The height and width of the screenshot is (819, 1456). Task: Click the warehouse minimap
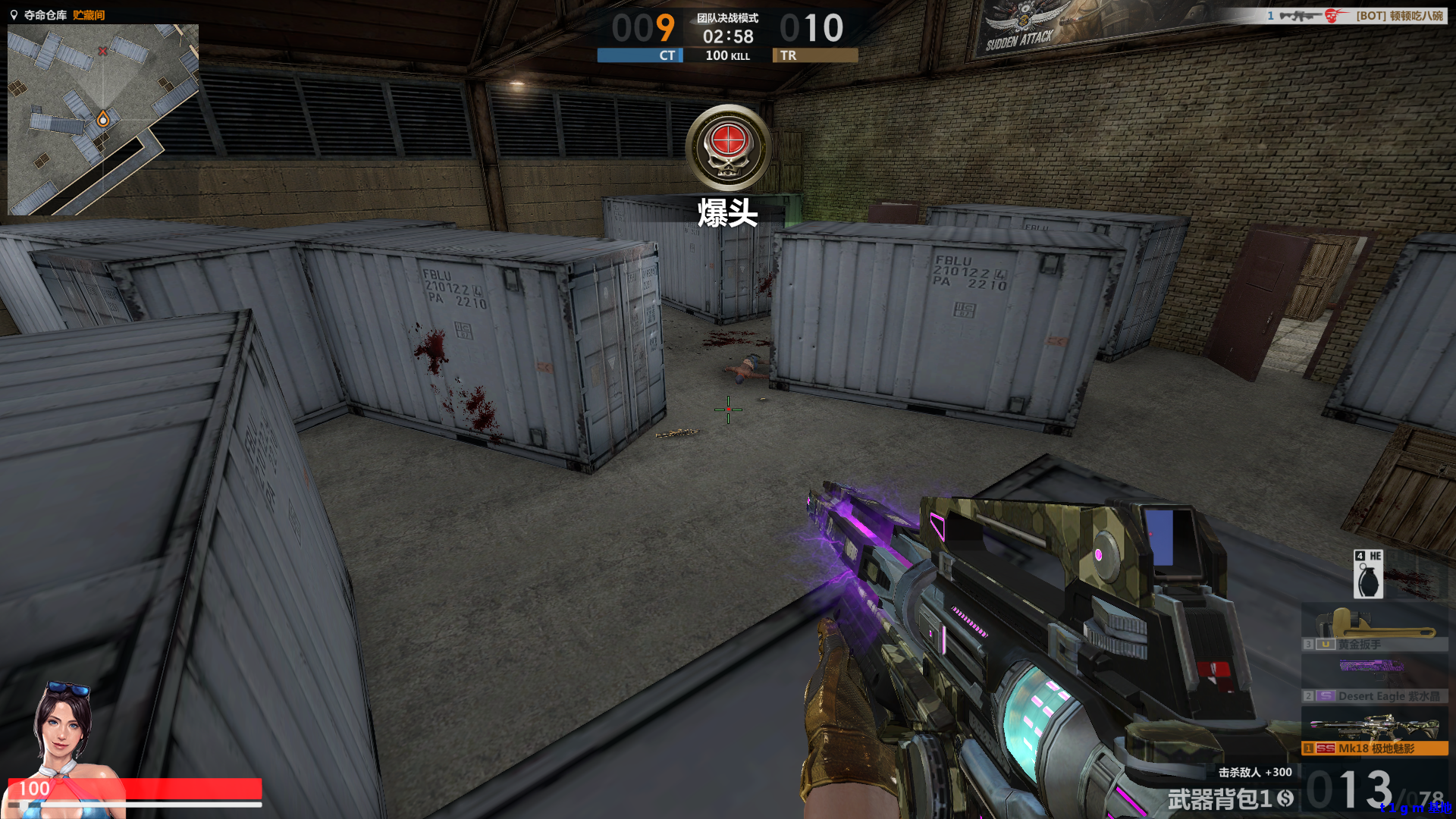point(103,119)
